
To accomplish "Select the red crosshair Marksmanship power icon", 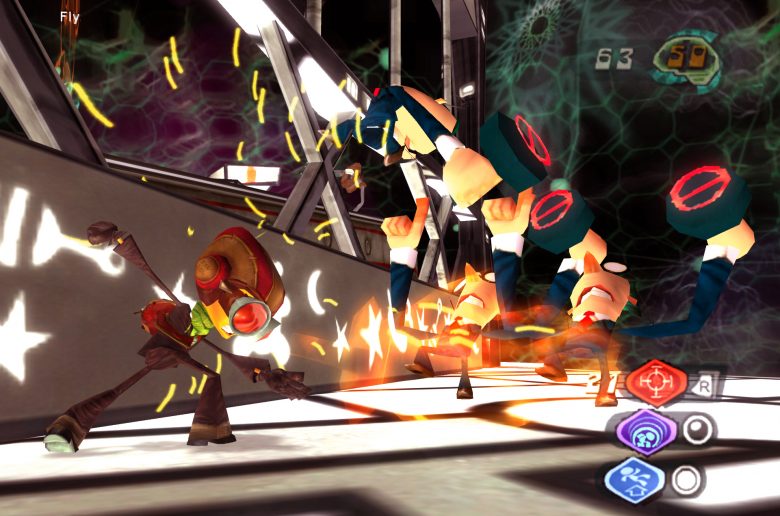I will [656, 382].
